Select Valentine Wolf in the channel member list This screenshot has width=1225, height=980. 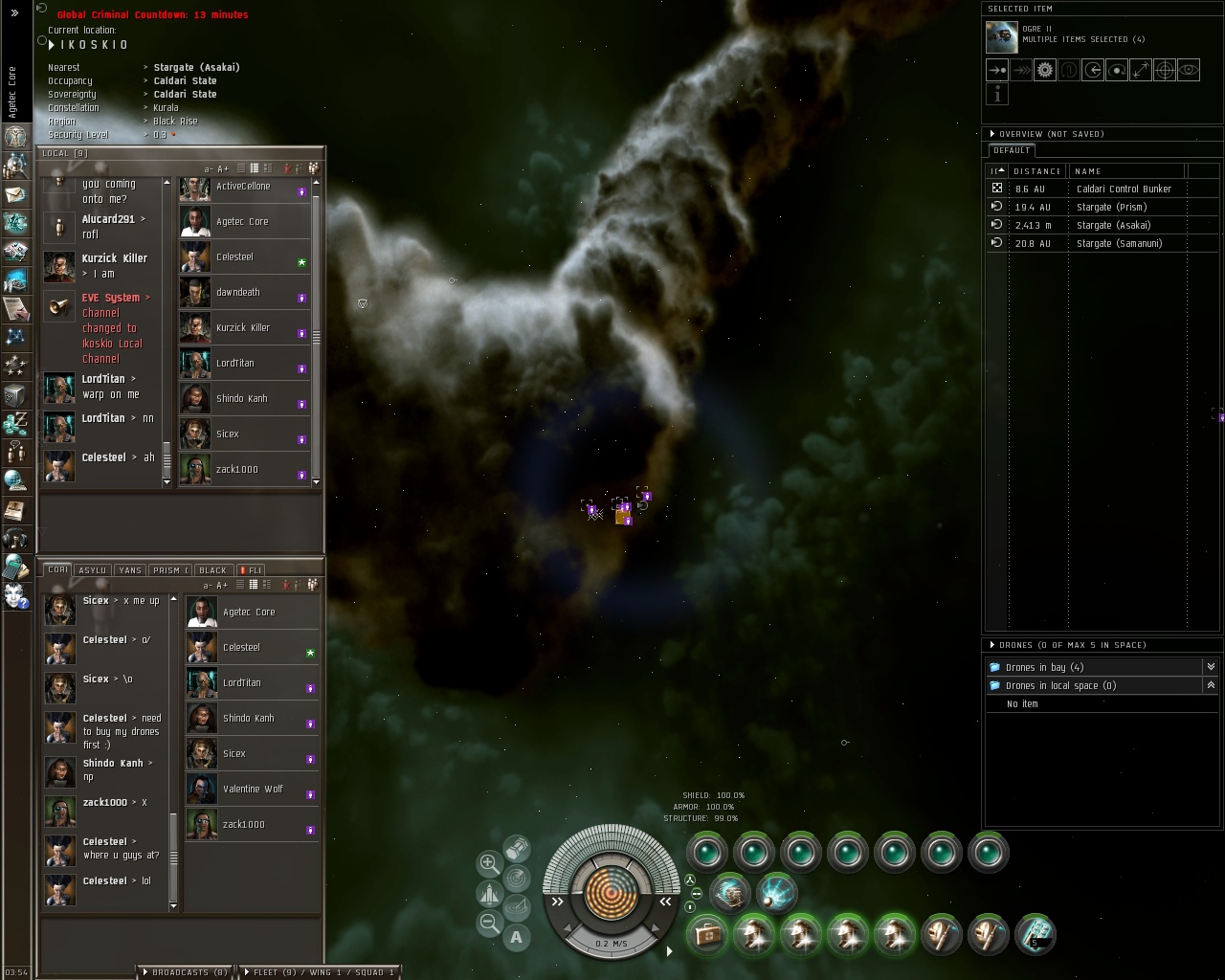tap(253, 790)
